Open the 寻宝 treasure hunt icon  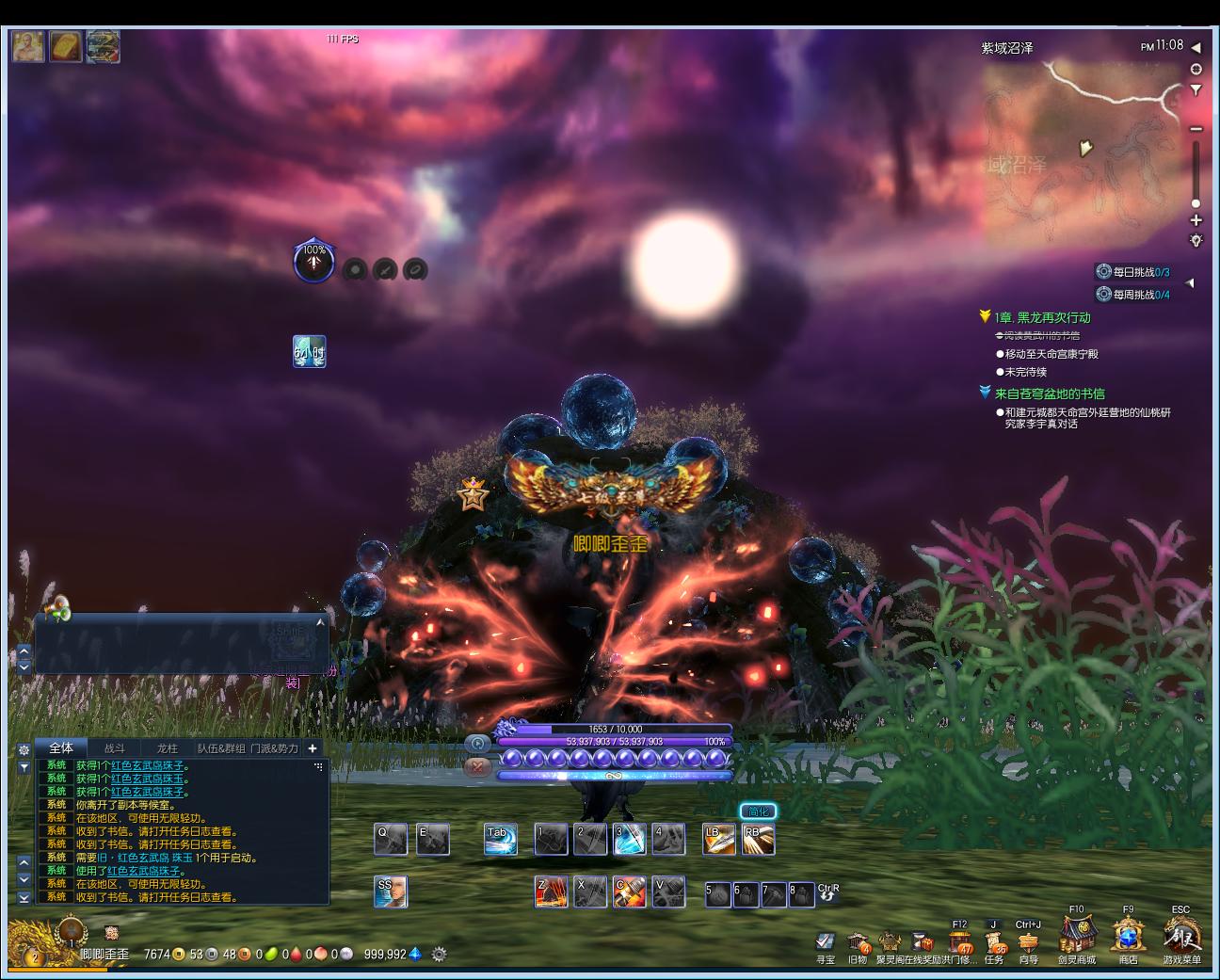tap(826, 942)
